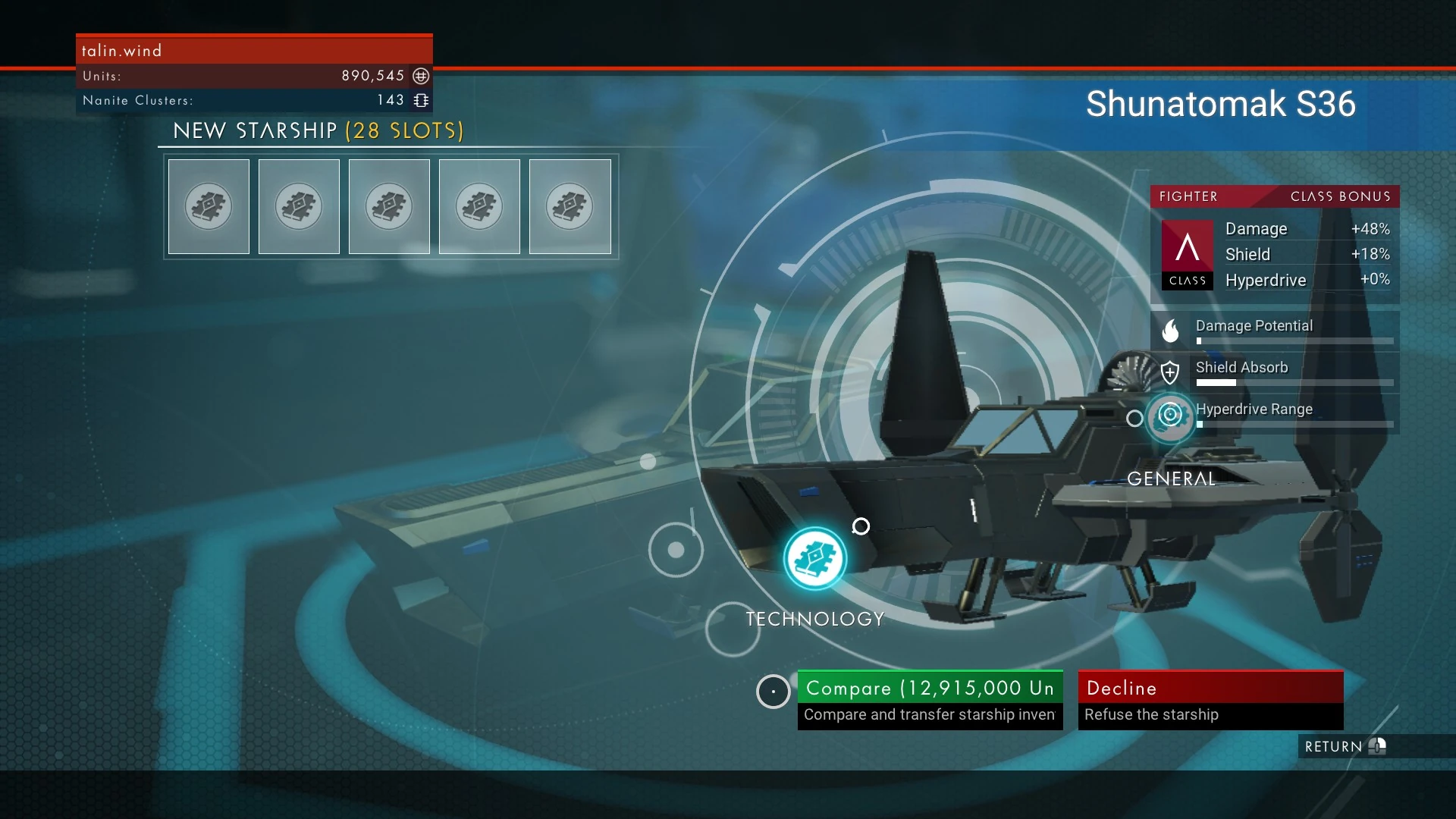Decline and refuse the starship
The width and height of the screenshot is (1456, 819).
[x=1210, y=699]
